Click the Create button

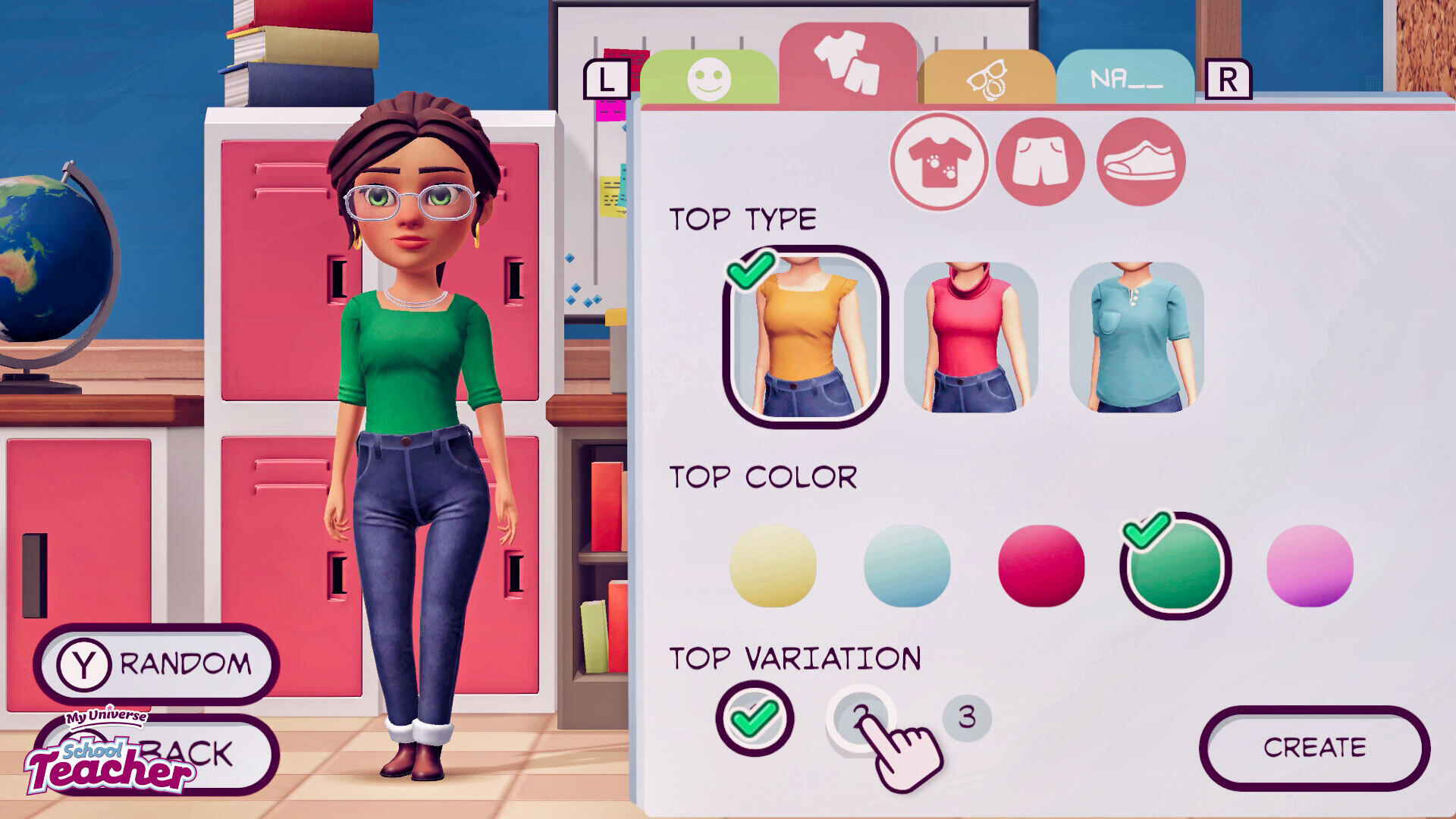pyautogui.click(x=1314, y=748)
